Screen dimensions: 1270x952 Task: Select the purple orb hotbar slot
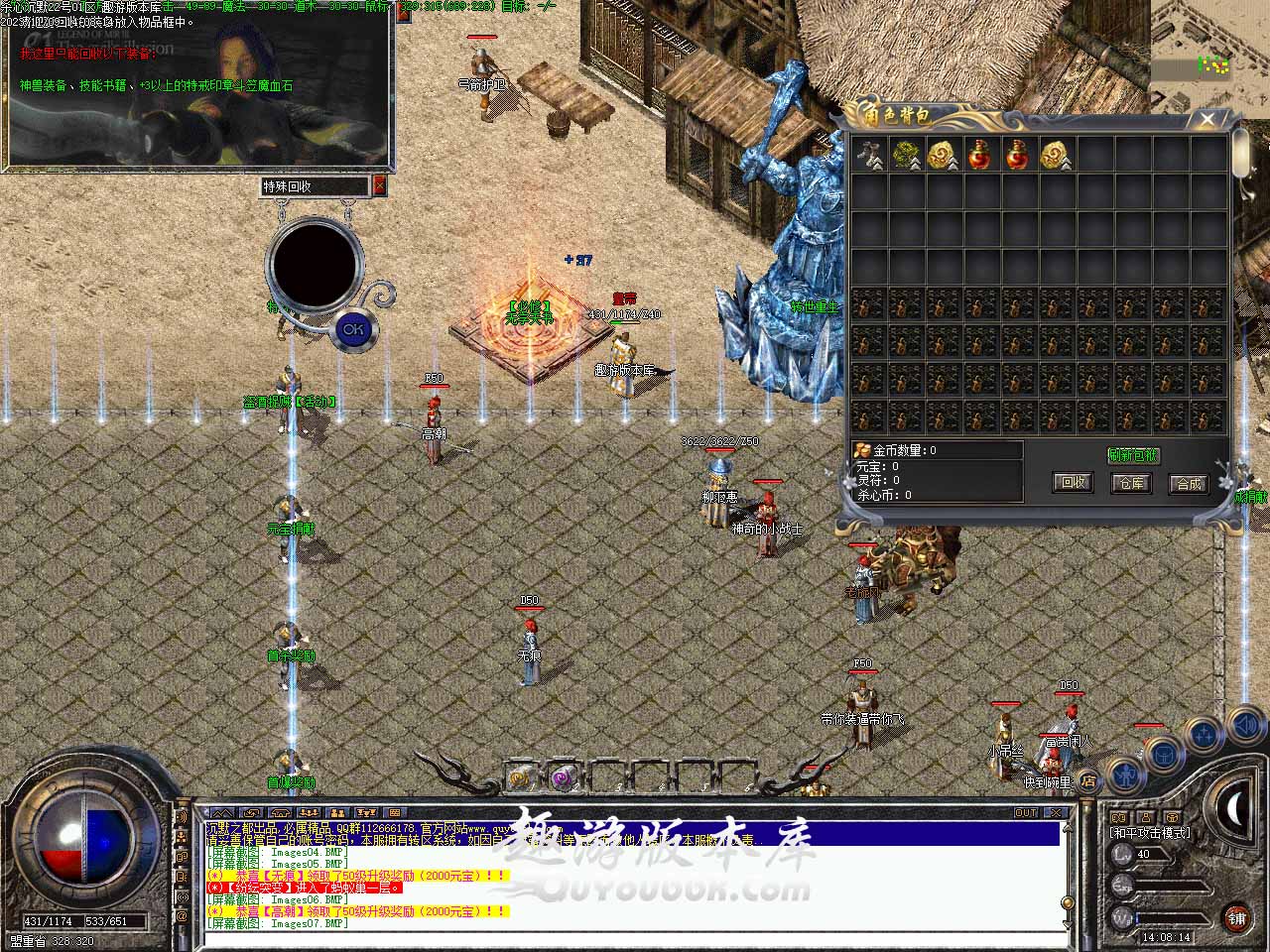565,778
